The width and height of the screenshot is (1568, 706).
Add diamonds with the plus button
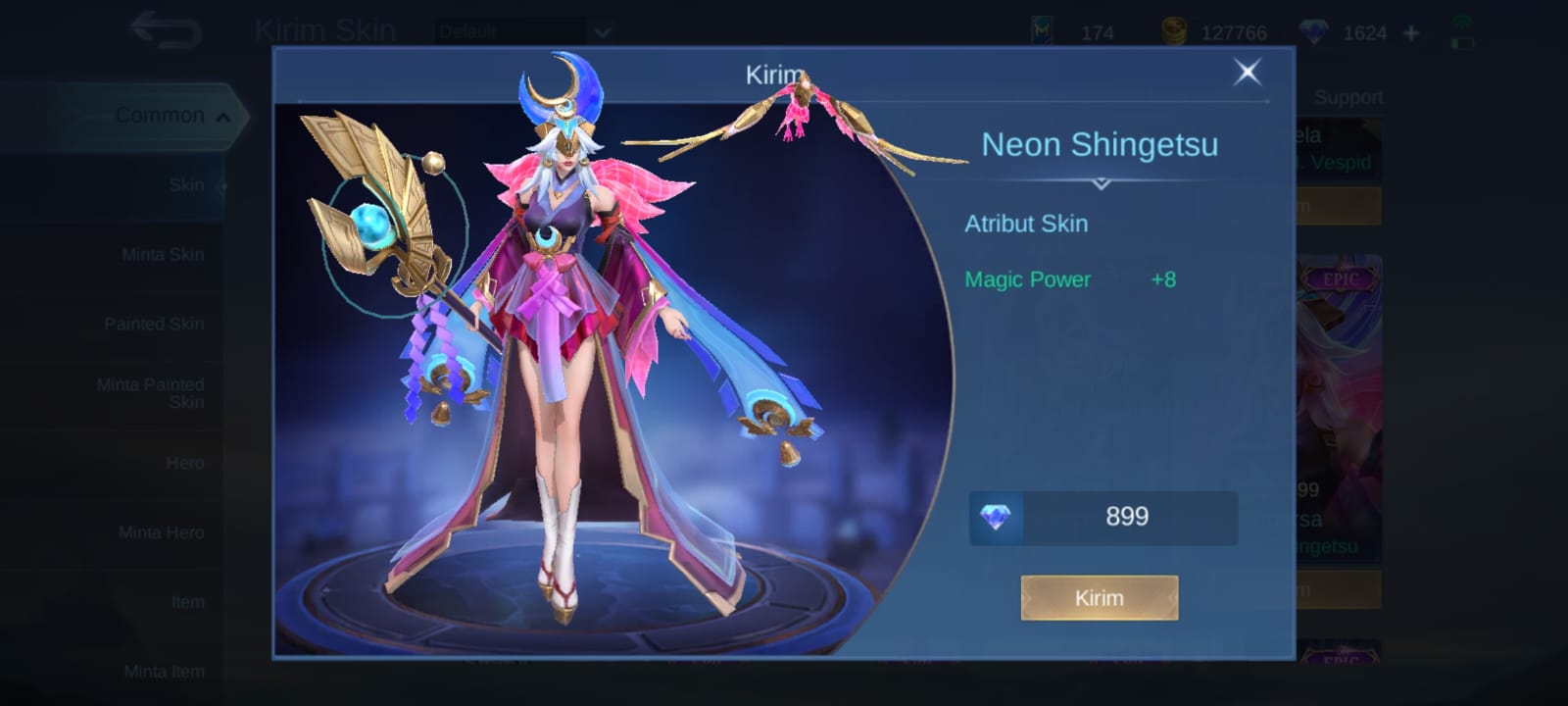tap(1411, 33)
